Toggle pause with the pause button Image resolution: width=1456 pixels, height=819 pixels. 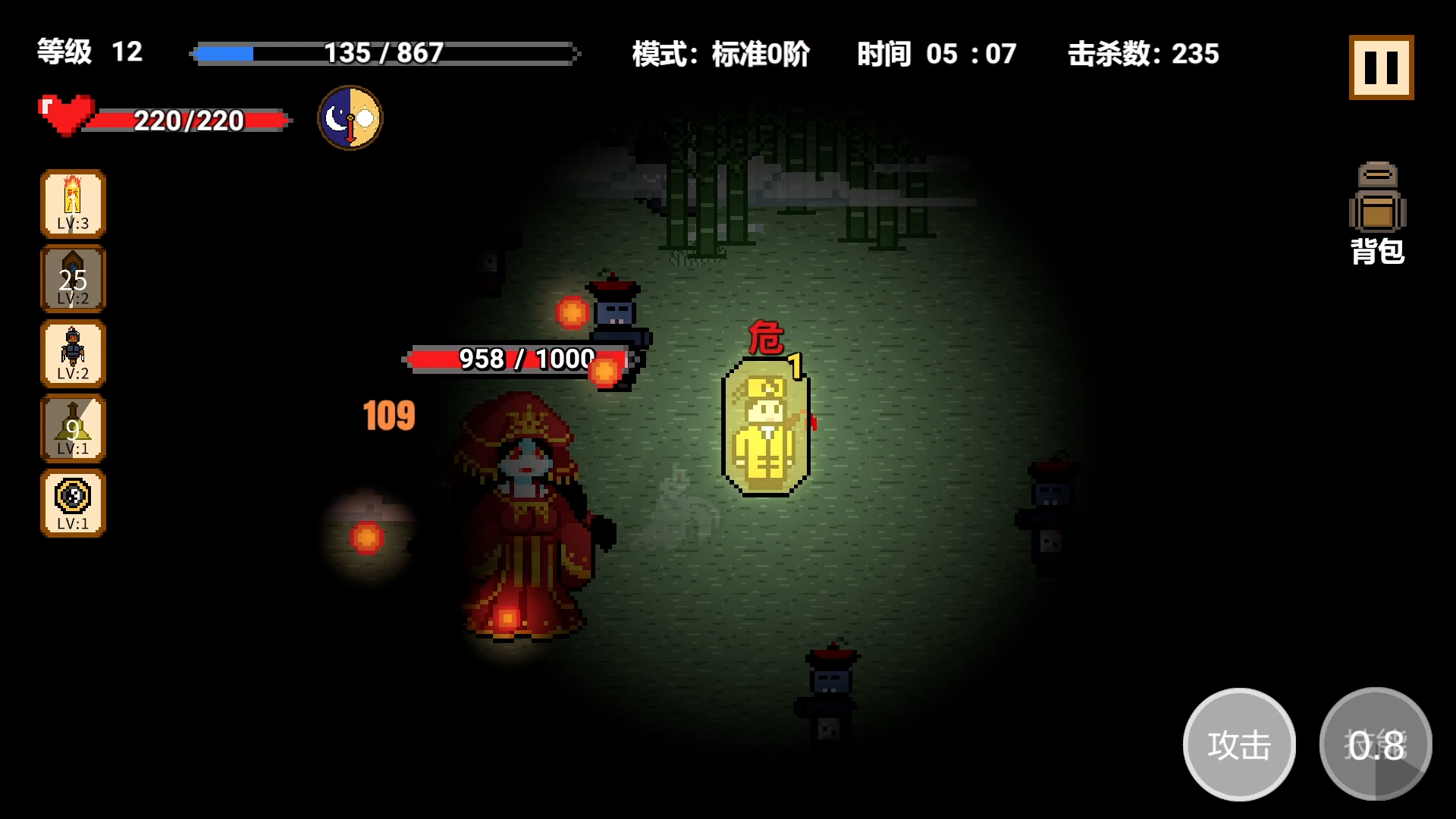(x=1380, y=68)
